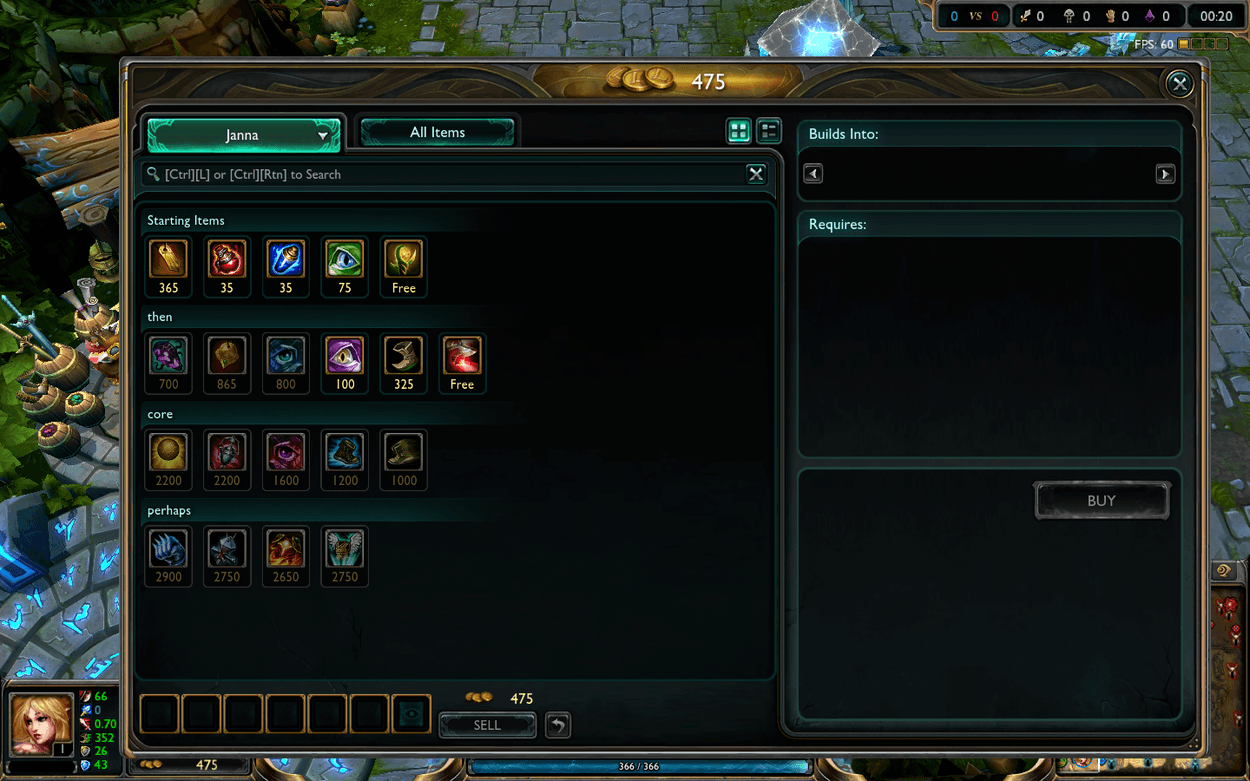
Task: Select Boots of Speed for 325
Action: pyautogui.click(x=403, y=356)
